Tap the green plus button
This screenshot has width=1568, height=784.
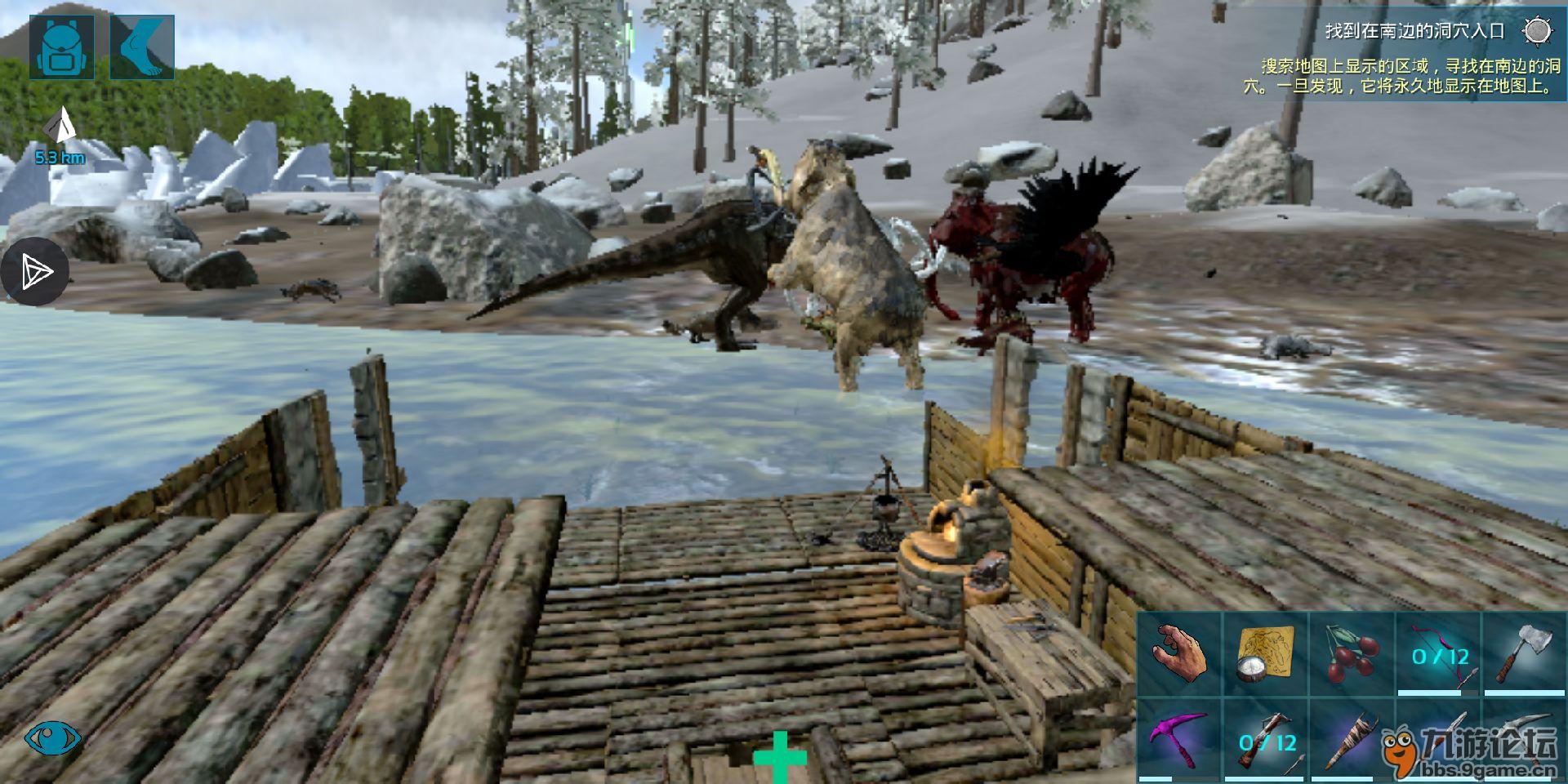[x=780, y=757]
